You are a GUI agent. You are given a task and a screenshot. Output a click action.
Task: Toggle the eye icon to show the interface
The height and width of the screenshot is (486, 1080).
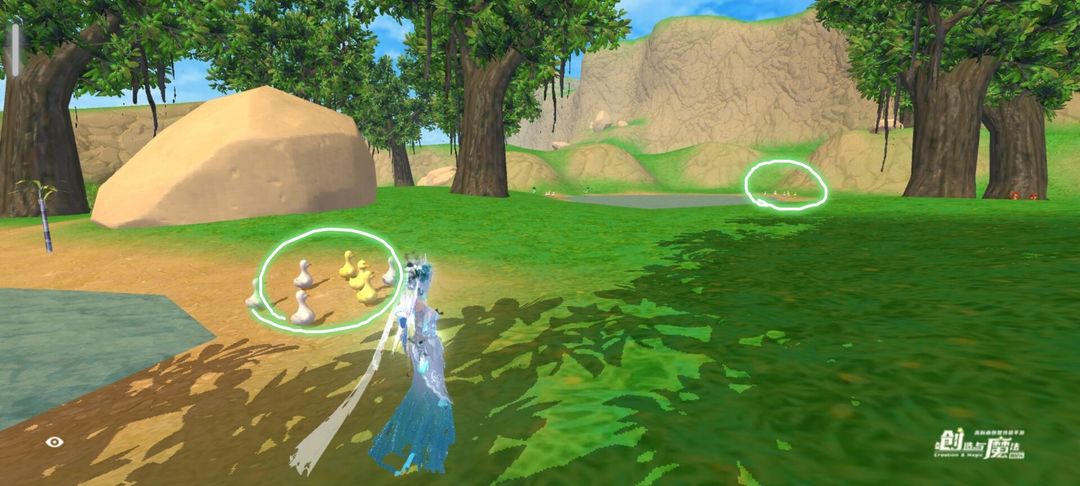point(54,441)
